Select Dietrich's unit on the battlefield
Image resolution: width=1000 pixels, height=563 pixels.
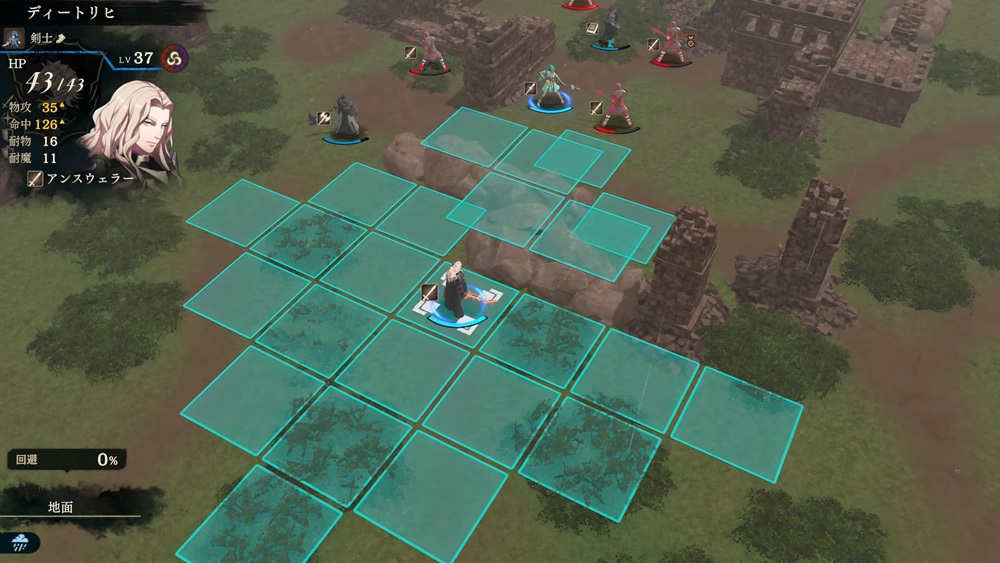coord(459,297)
